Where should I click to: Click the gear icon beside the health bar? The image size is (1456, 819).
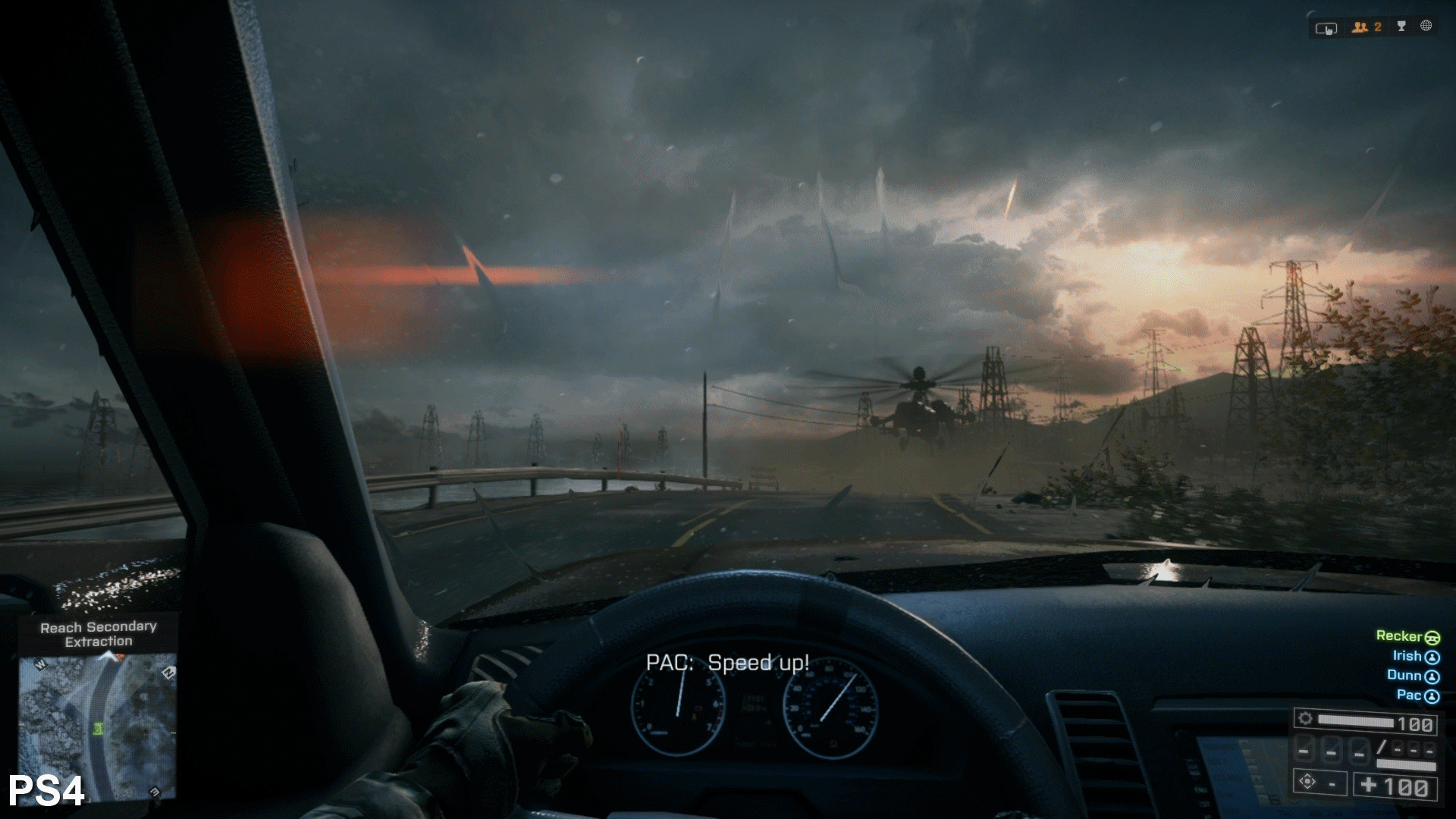click(x=1306, y=720)
